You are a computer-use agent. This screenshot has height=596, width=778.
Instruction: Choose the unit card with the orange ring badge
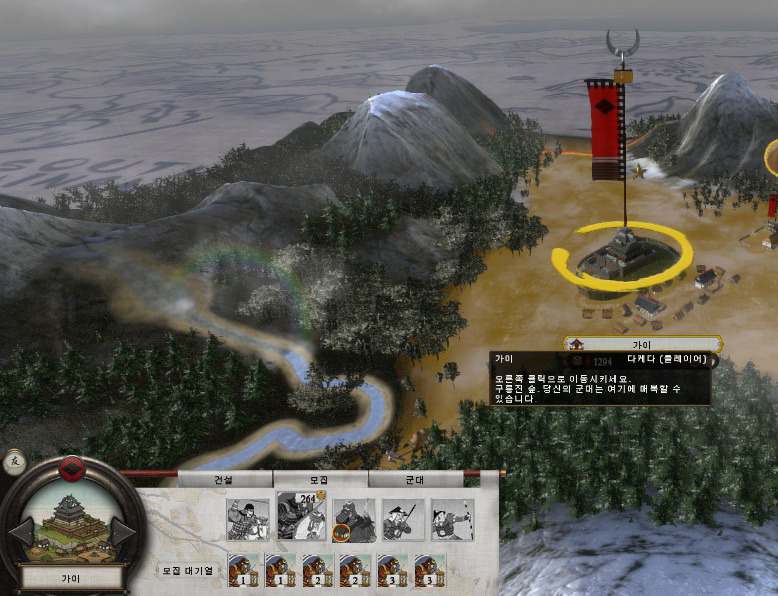[x=352, y=520]
